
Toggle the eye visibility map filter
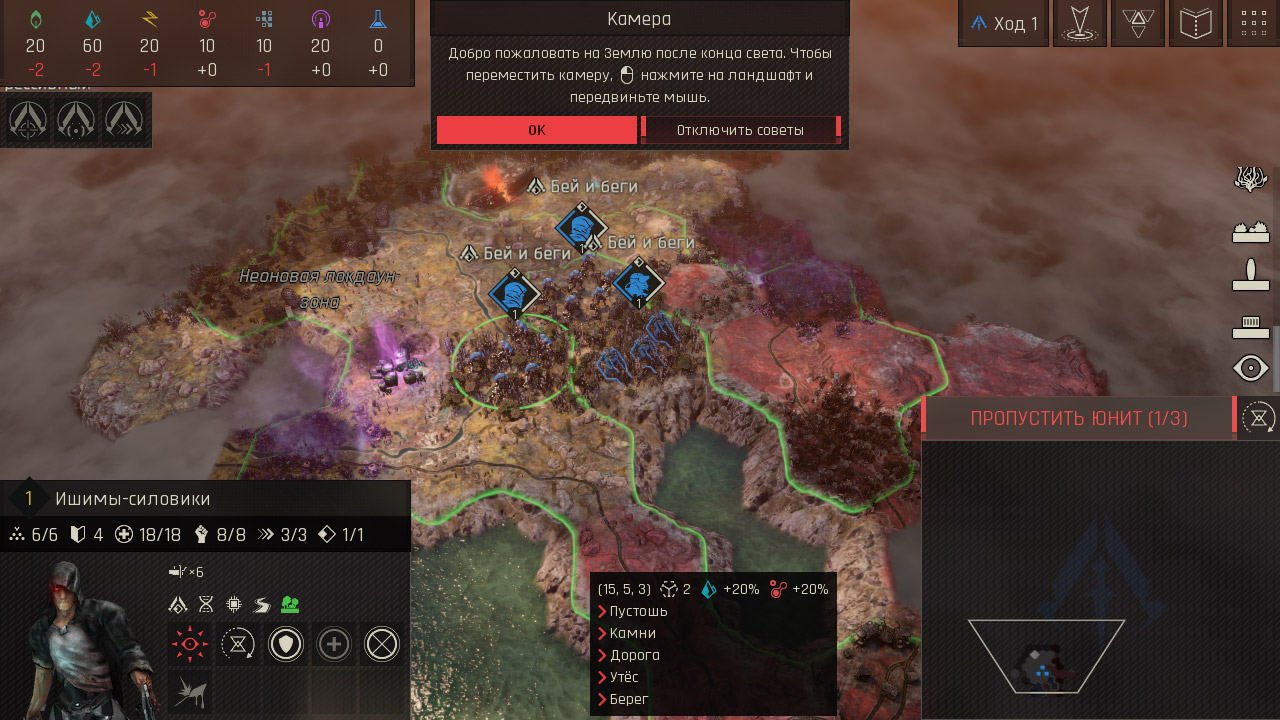[1251, 369]
